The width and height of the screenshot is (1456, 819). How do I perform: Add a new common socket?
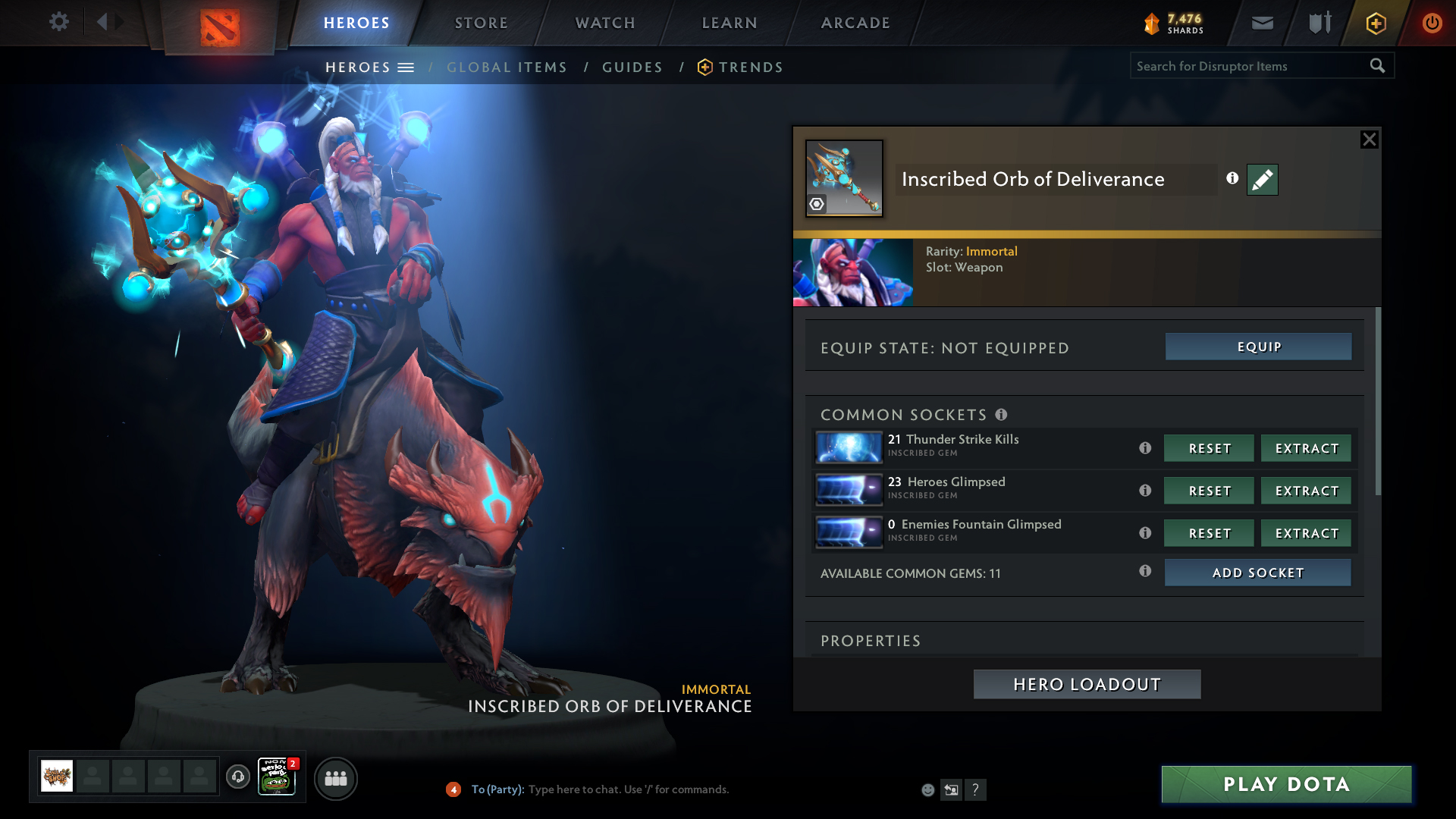coord(1257,573)
